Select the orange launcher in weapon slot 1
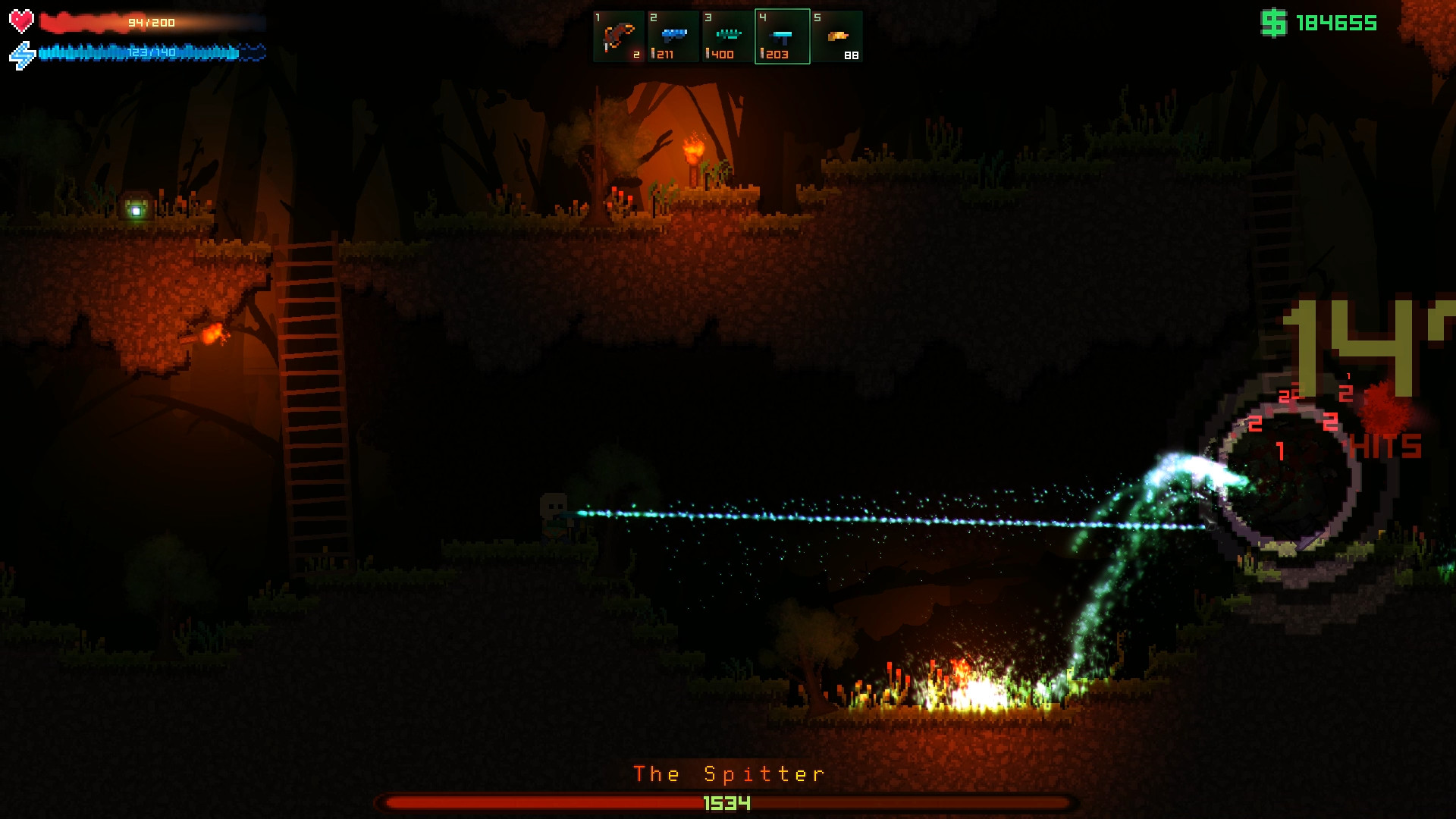 click(617, 33)
